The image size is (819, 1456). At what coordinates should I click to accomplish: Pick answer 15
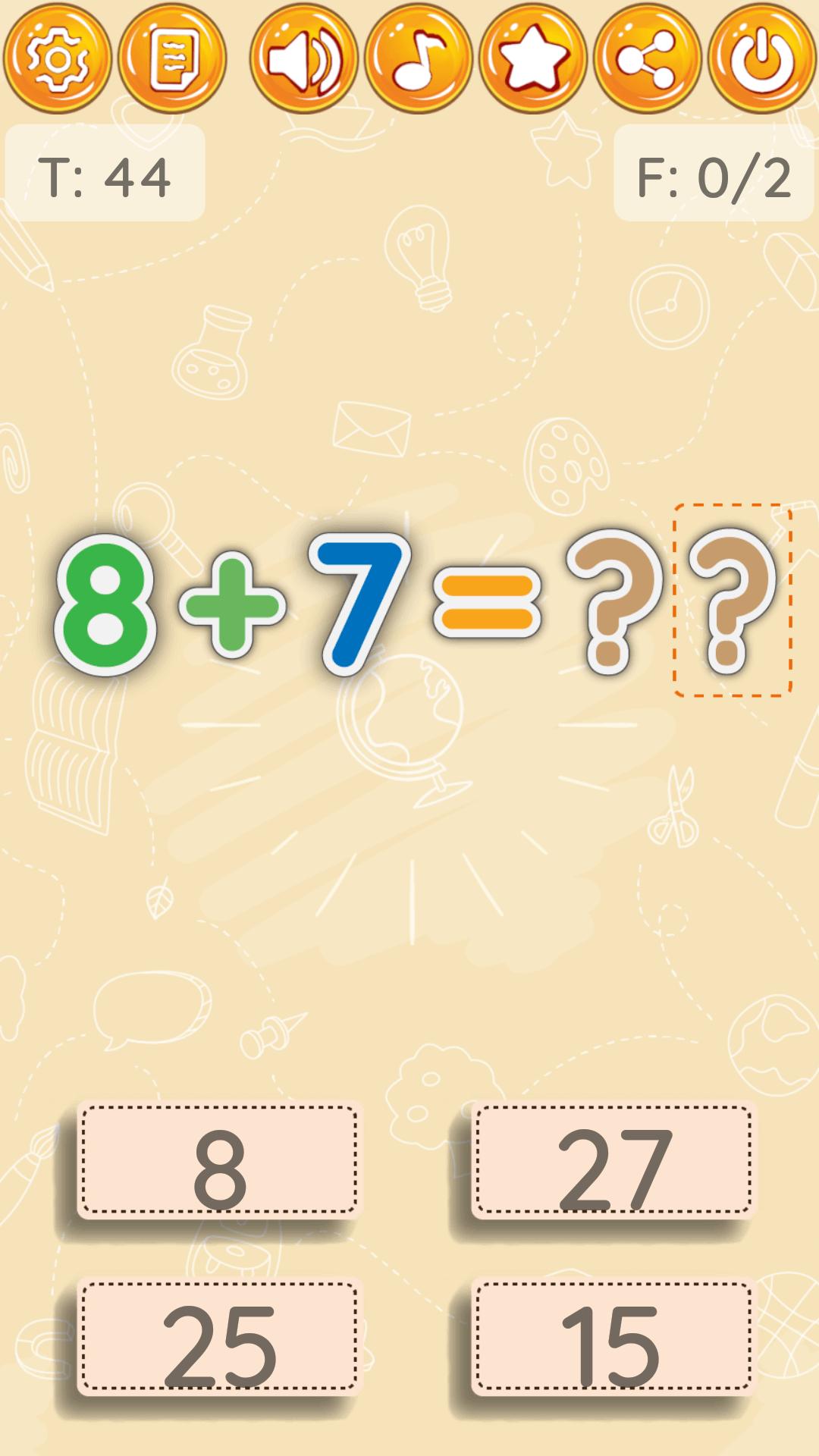[x=613, y=1338]
